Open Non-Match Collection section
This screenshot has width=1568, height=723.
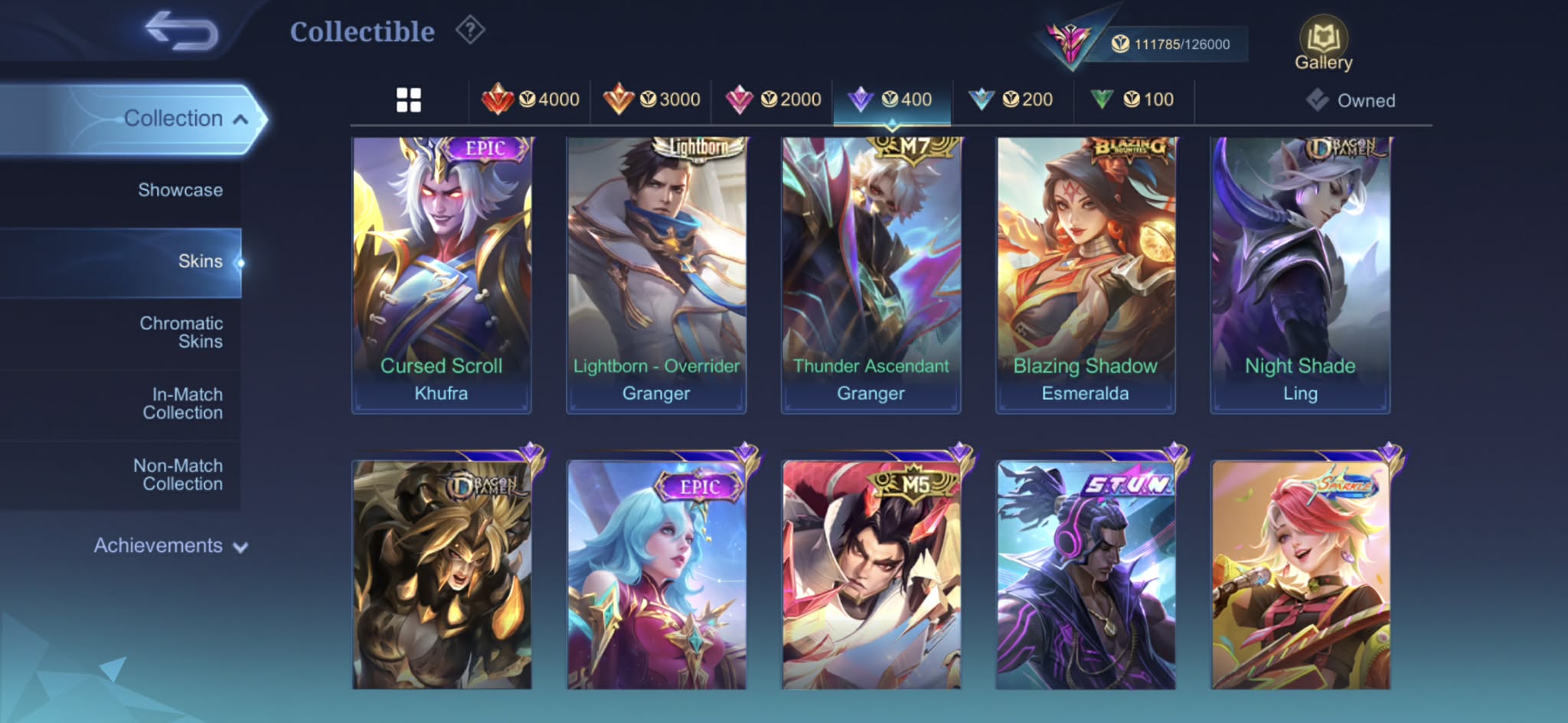click(x=178, y=475)
